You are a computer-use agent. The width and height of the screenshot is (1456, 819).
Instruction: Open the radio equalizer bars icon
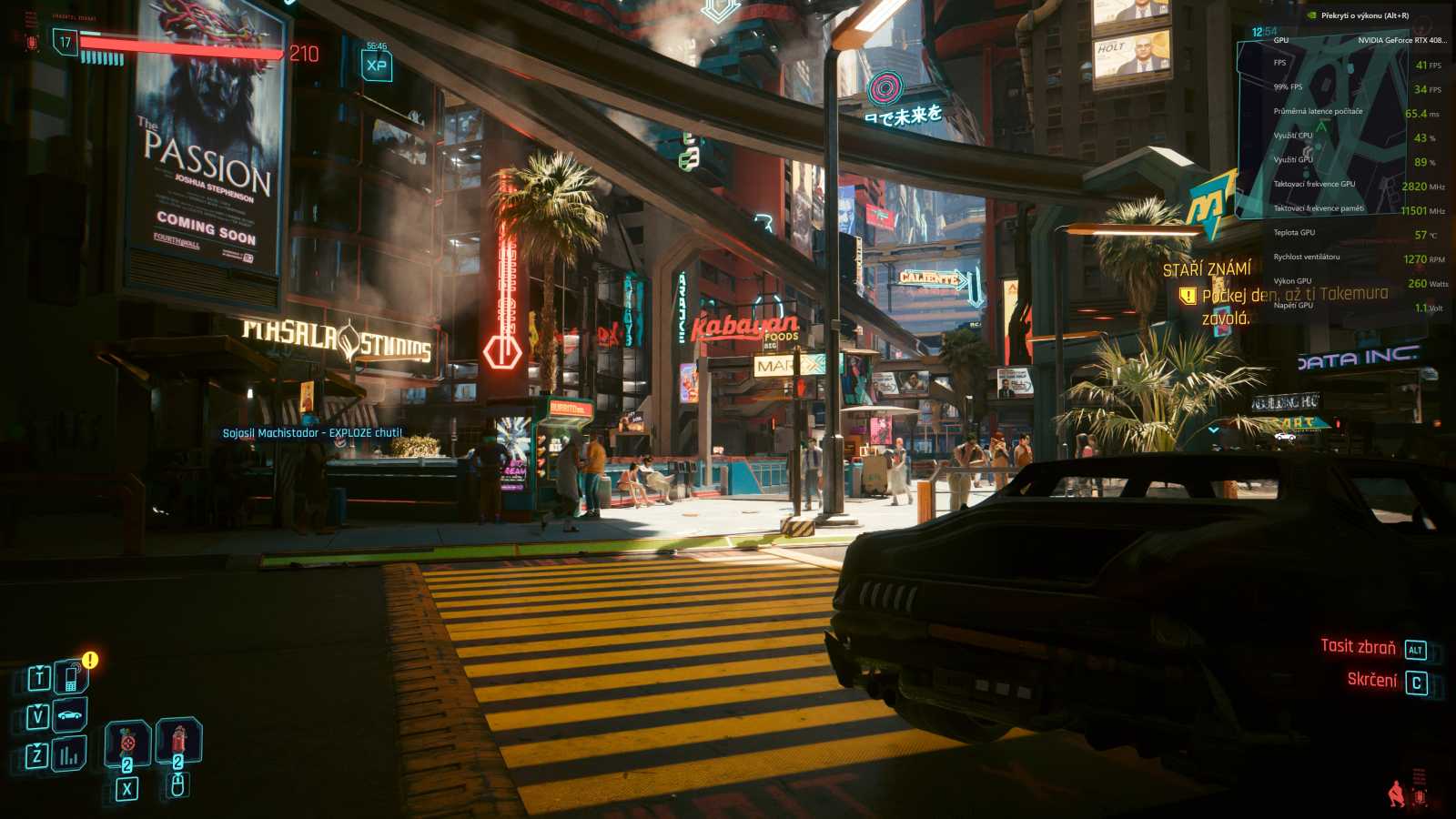click(69, 754)
